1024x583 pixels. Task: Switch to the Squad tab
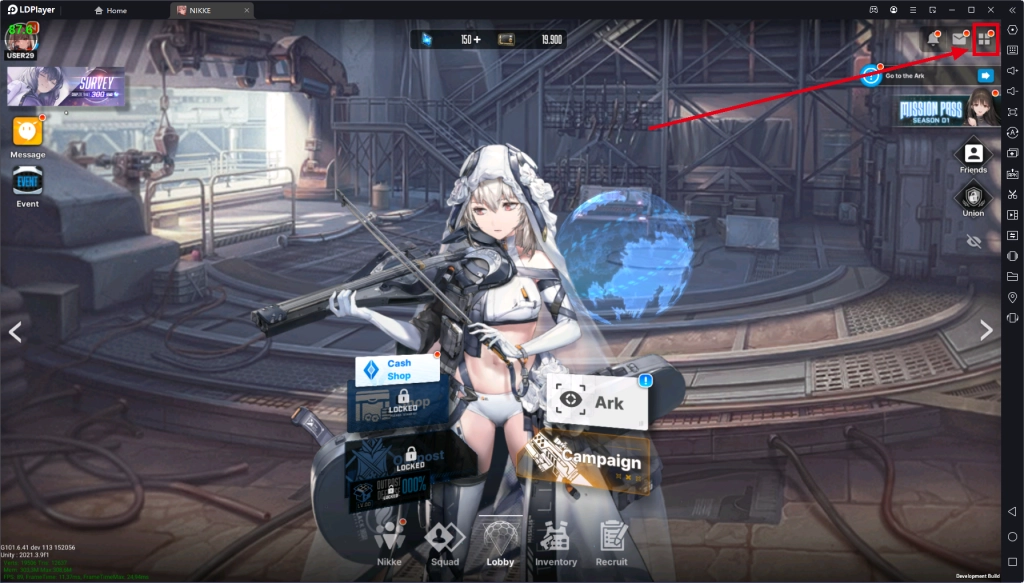click(444, 544)
